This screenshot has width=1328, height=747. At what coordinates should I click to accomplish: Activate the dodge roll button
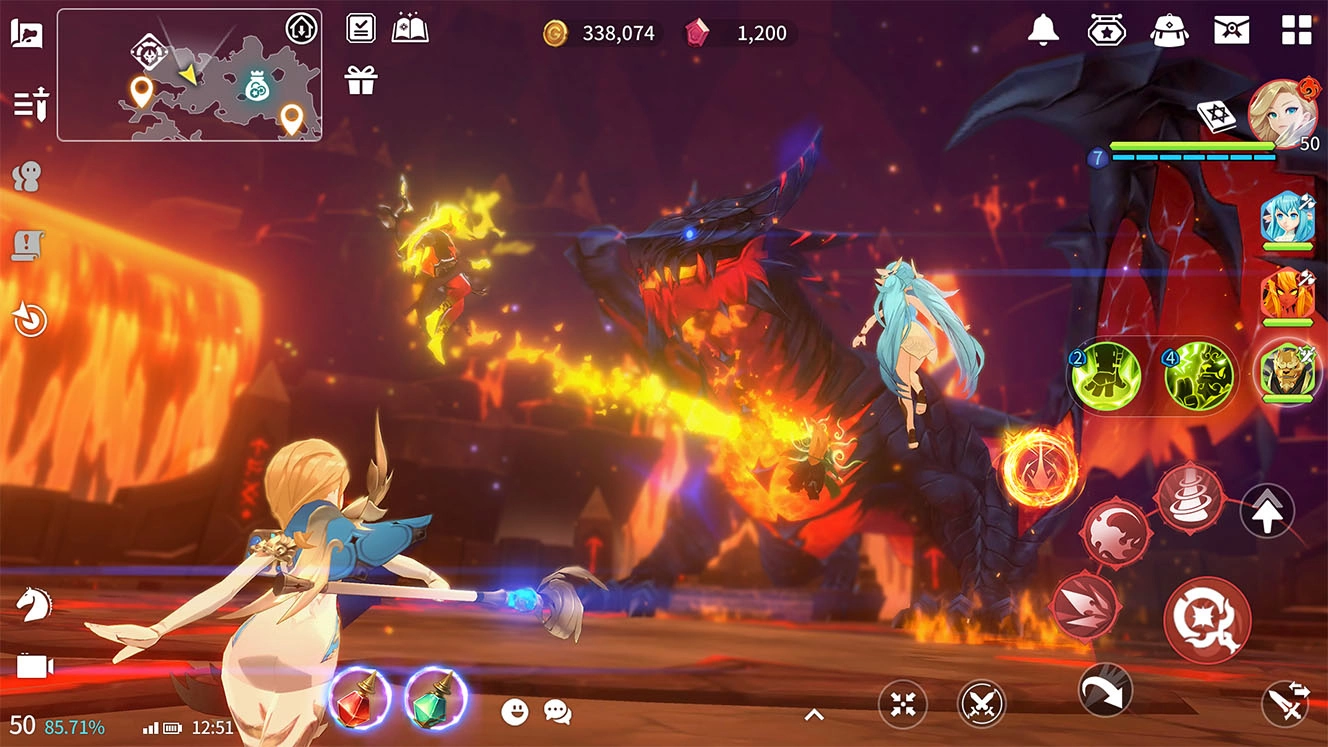pyautogui.click(x=1105, y=689)
